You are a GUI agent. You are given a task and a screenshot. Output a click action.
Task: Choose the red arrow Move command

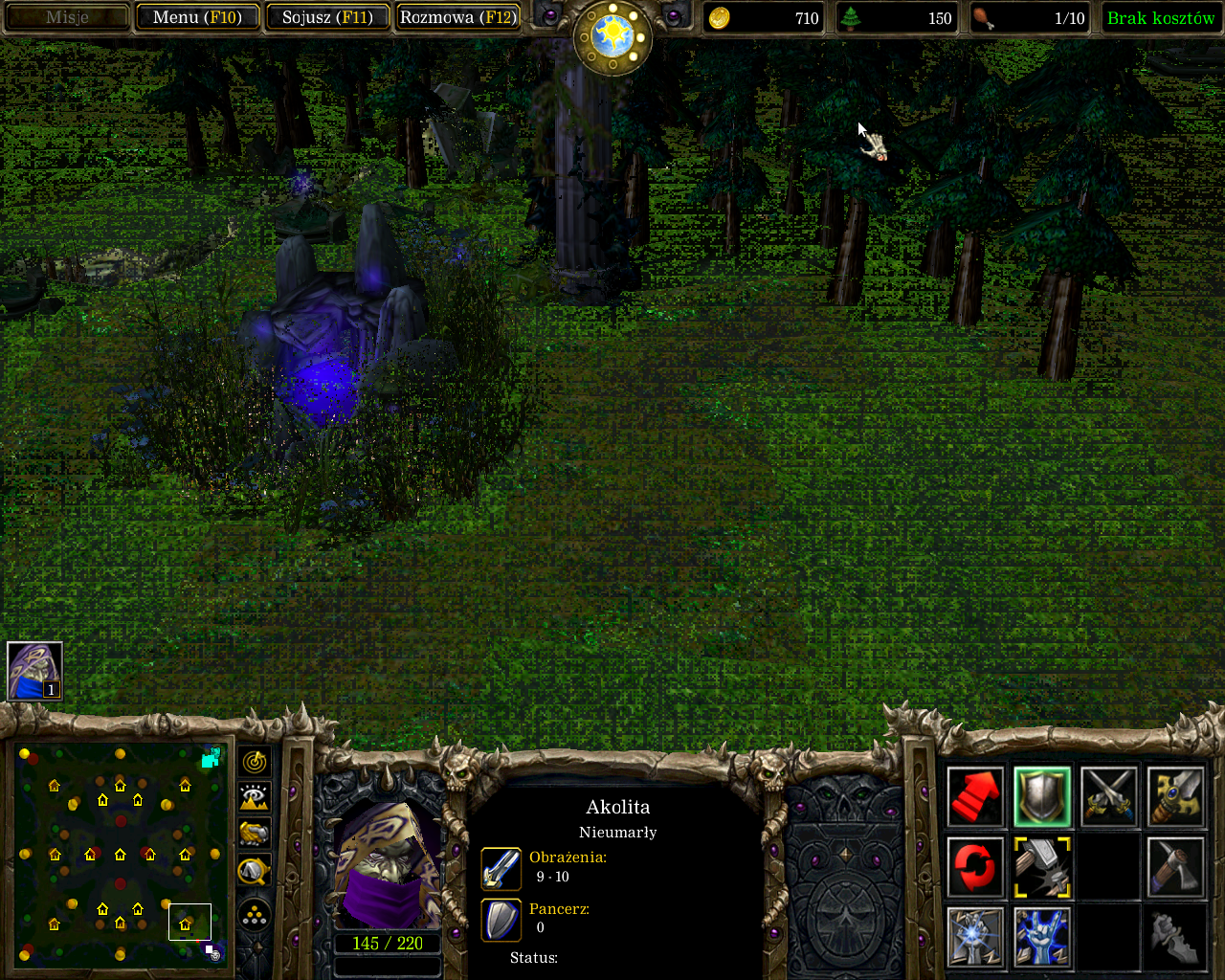(x=975, y=797)
